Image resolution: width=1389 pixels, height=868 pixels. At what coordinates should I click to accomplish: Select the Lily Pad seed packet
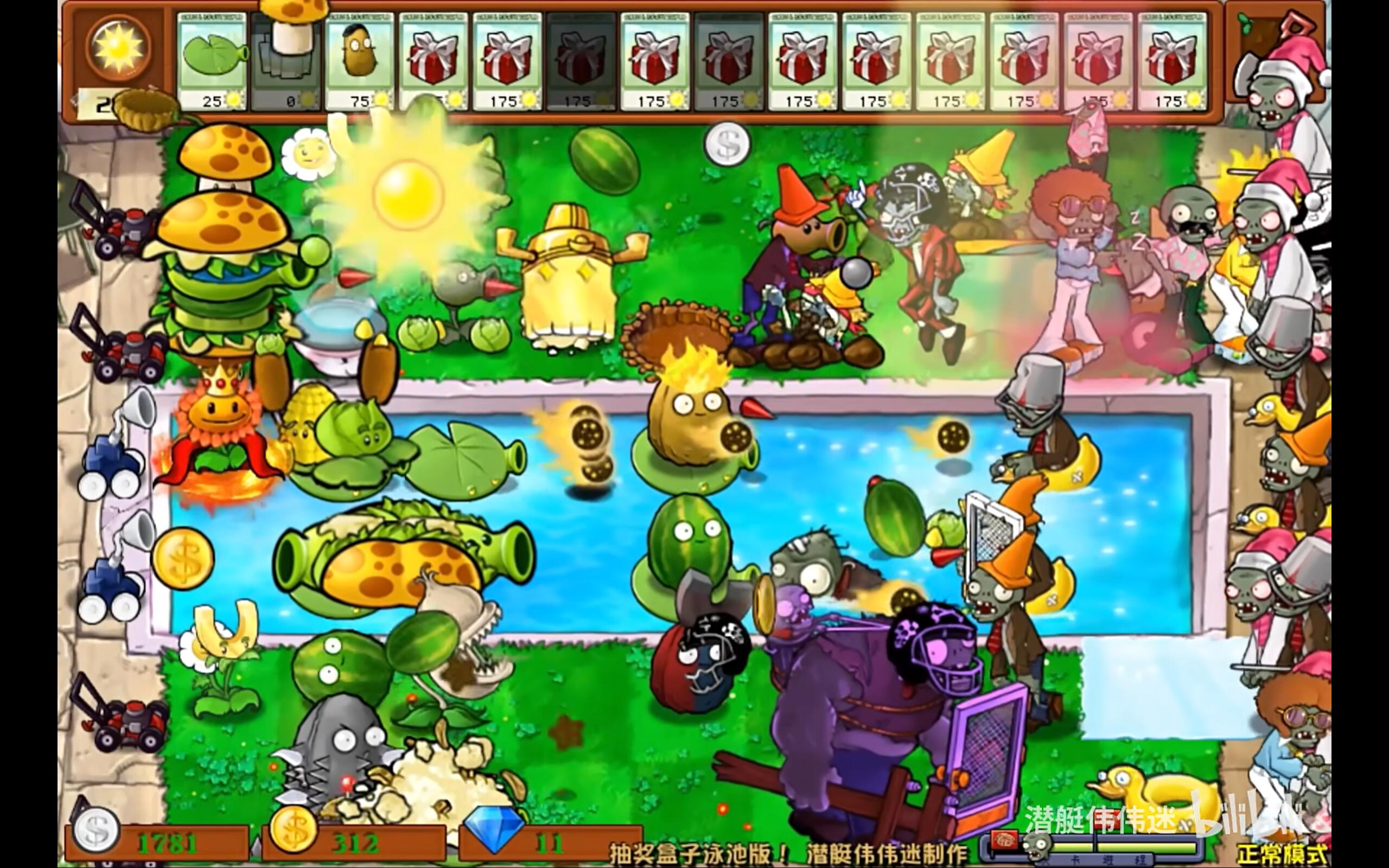click(x=212, y=61)
